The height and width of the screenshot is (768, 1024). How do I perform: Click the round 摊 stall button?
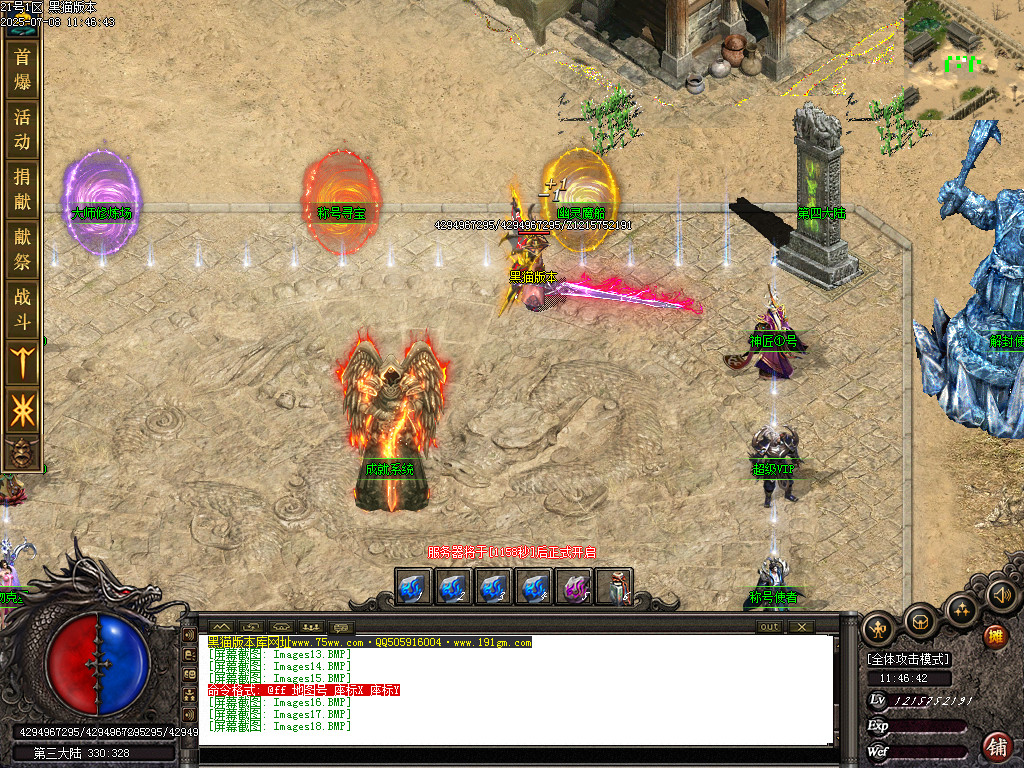(995, 636)
